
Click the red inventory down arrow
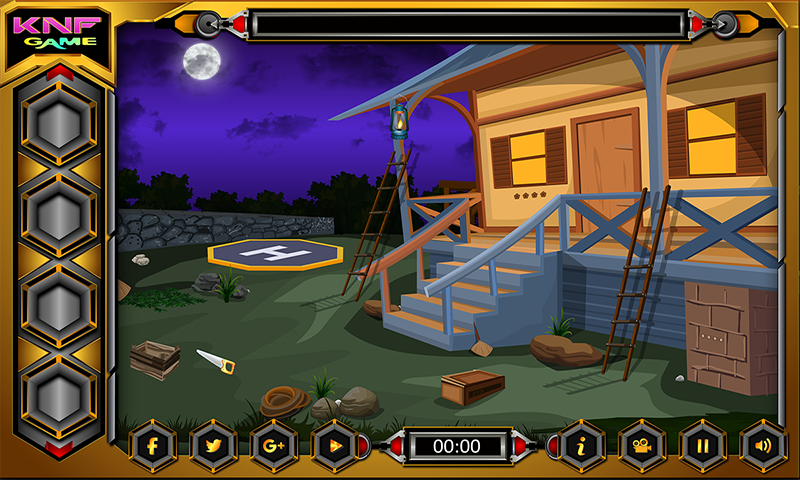click(x=59, y=449)
